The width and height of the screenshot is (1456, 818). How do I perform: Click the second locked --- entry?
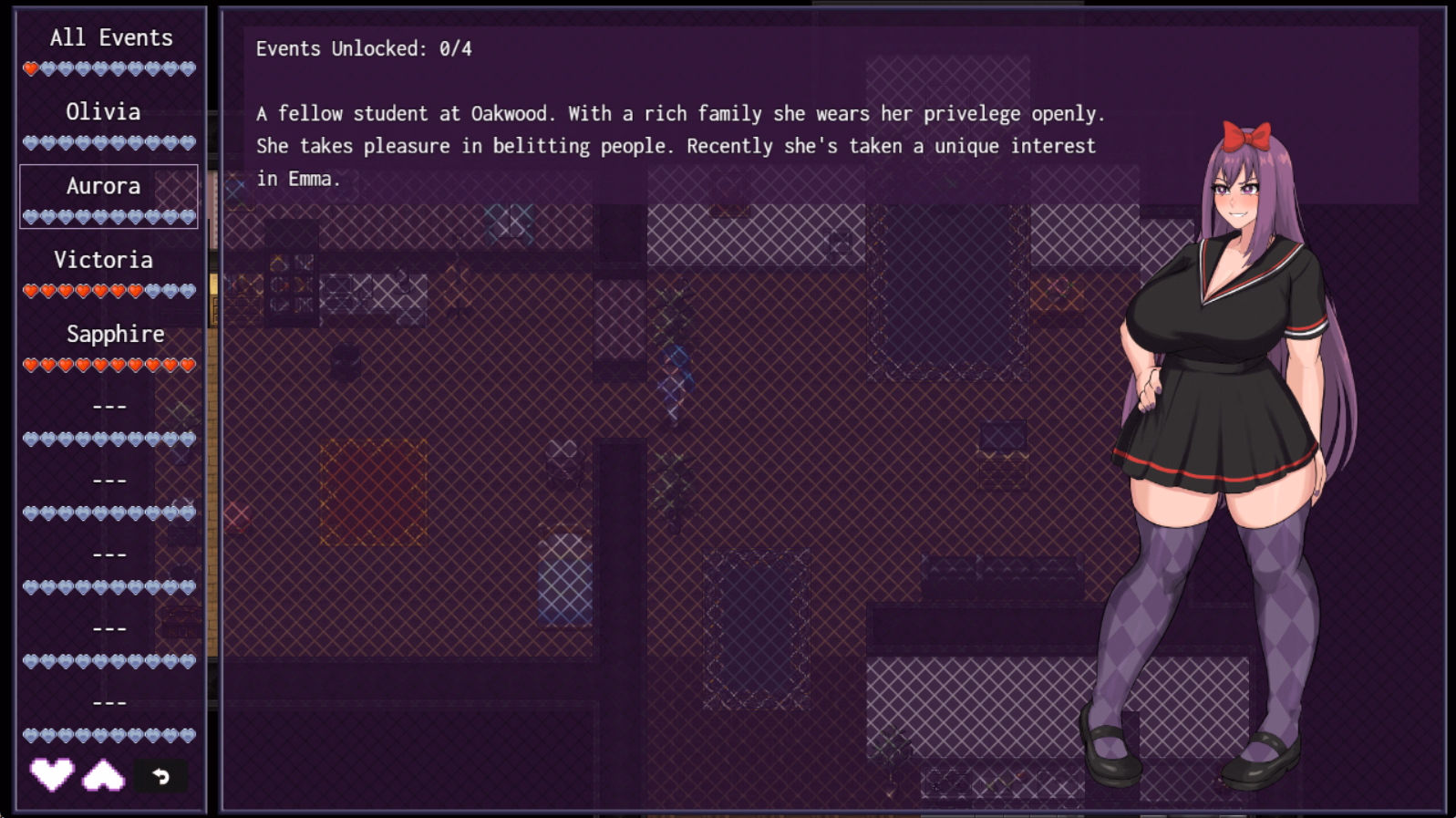coord(109,479)
